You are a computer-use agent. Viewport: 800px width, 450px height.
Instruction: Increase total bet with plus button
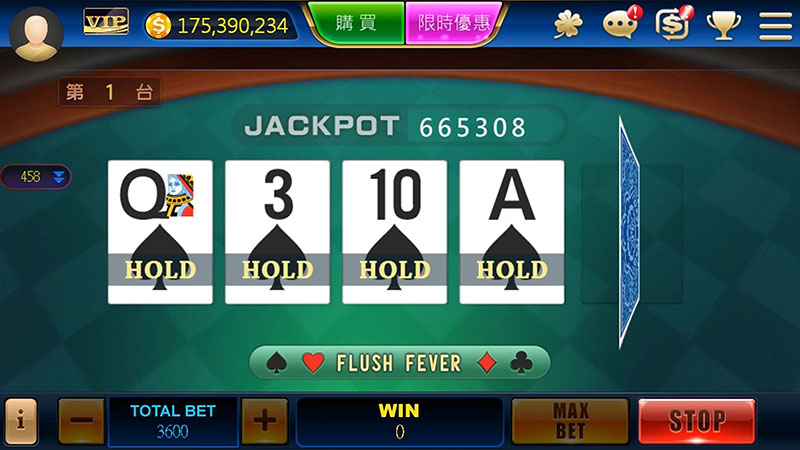click(x=264, y=421)
